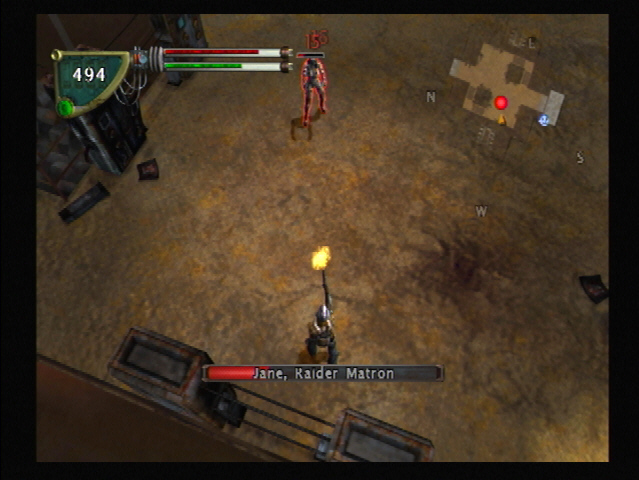Screen dimensions: 639x480
Task: Click the green light on the ammo gauge
Action: pyautogui.click(x=66, y=107)
